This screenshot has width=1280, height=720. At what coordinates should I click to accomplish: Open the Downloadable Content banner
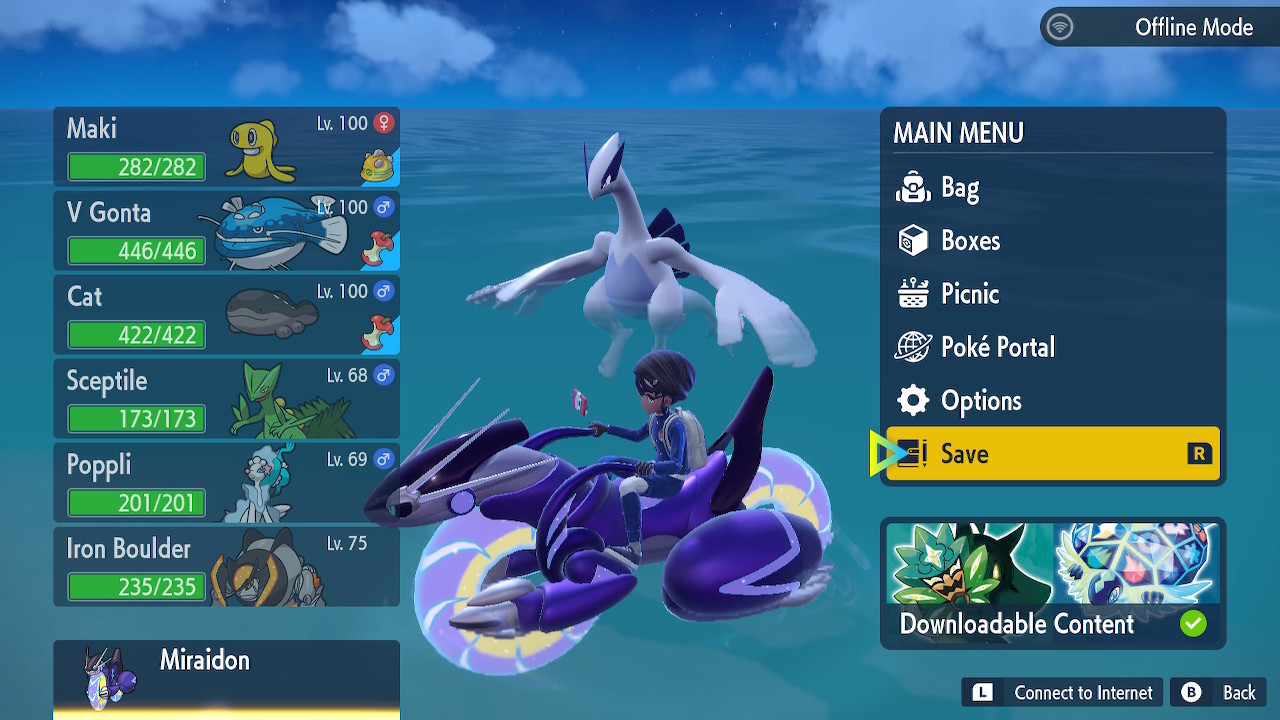(x=1052, y=583)
